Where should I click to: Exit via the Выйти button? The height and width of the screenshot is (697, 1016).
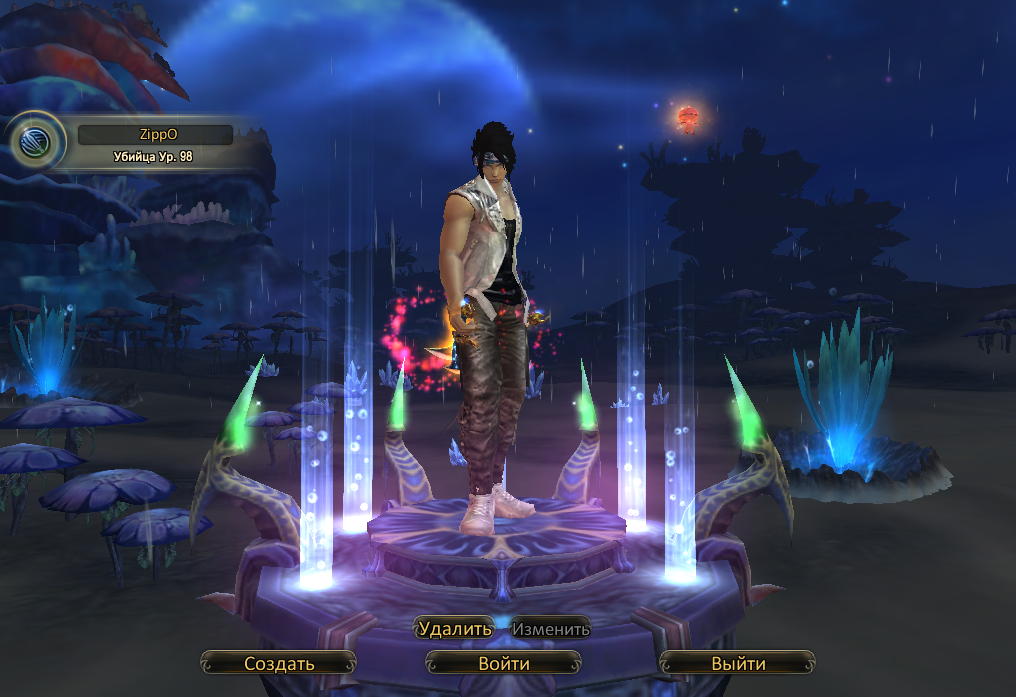click(738, 663)
